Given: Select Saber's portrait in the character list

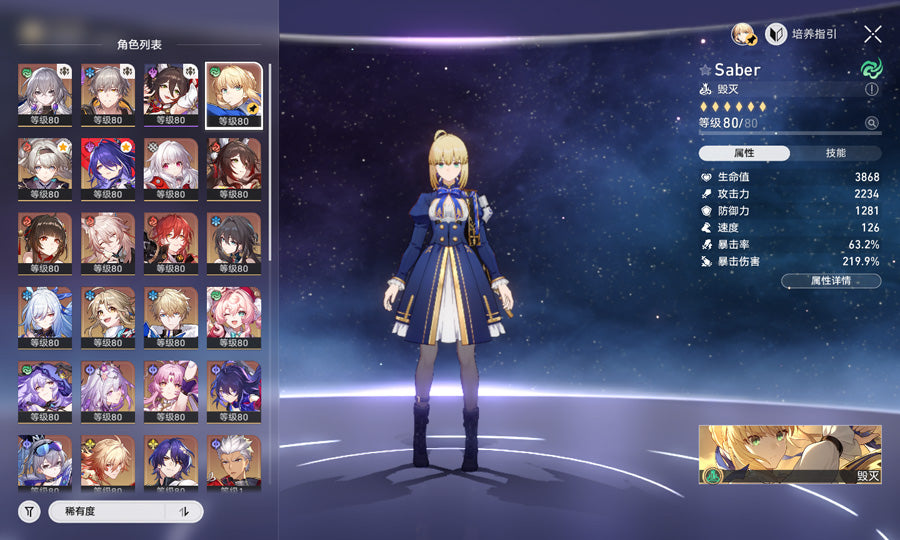Looking at the screenshot, I should 234,95.
